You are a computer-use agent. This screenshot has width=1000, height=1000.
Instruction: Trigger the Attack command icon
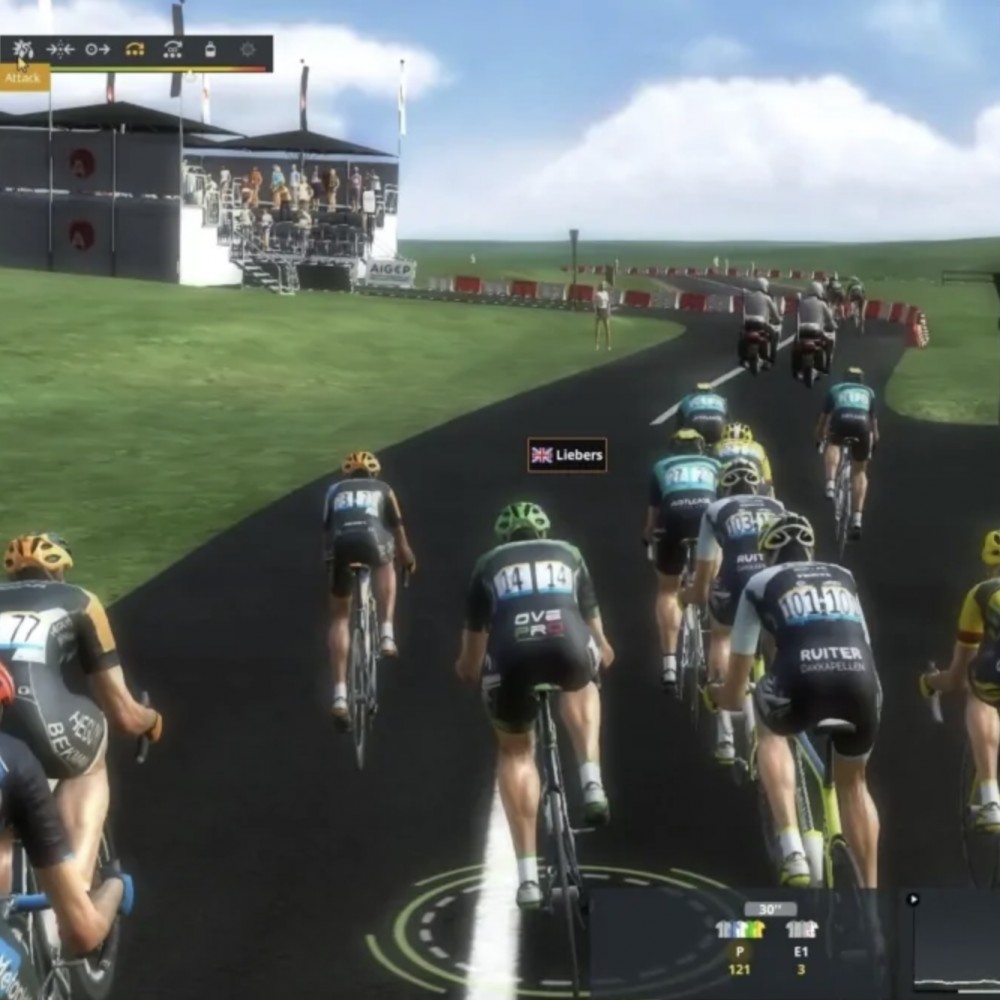tap(23, 49)
